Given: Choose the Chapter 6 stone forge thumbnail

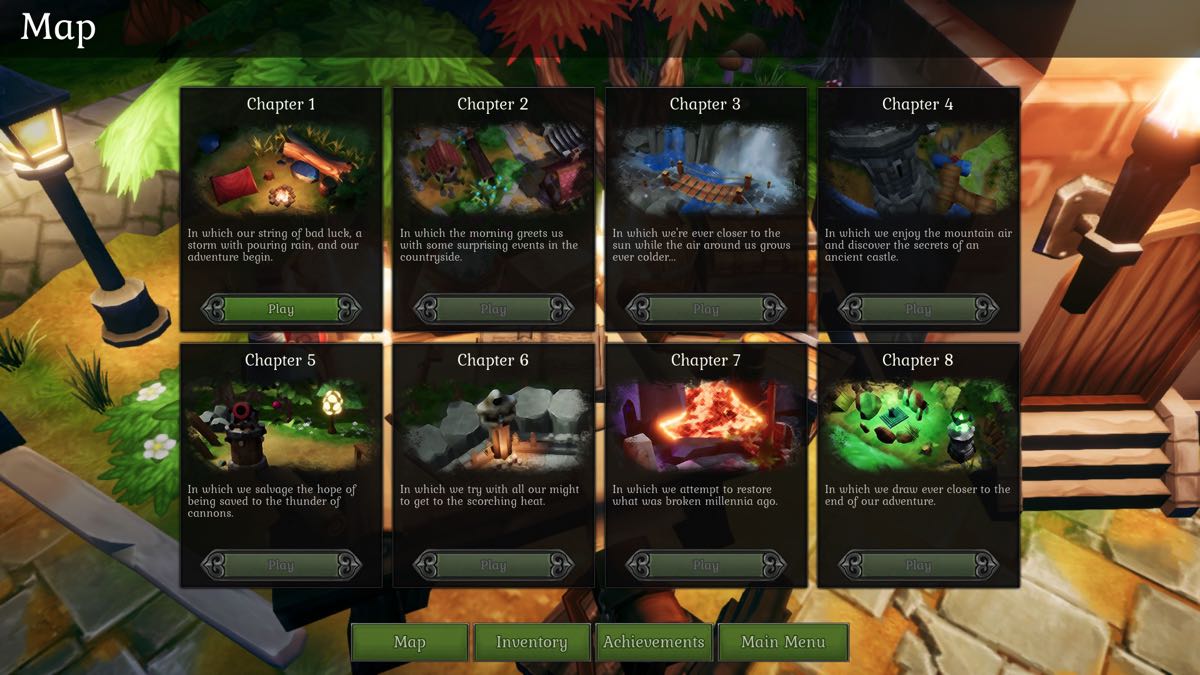Looking at the screenshot, I should pyautogui.click(x=493, y=425).
